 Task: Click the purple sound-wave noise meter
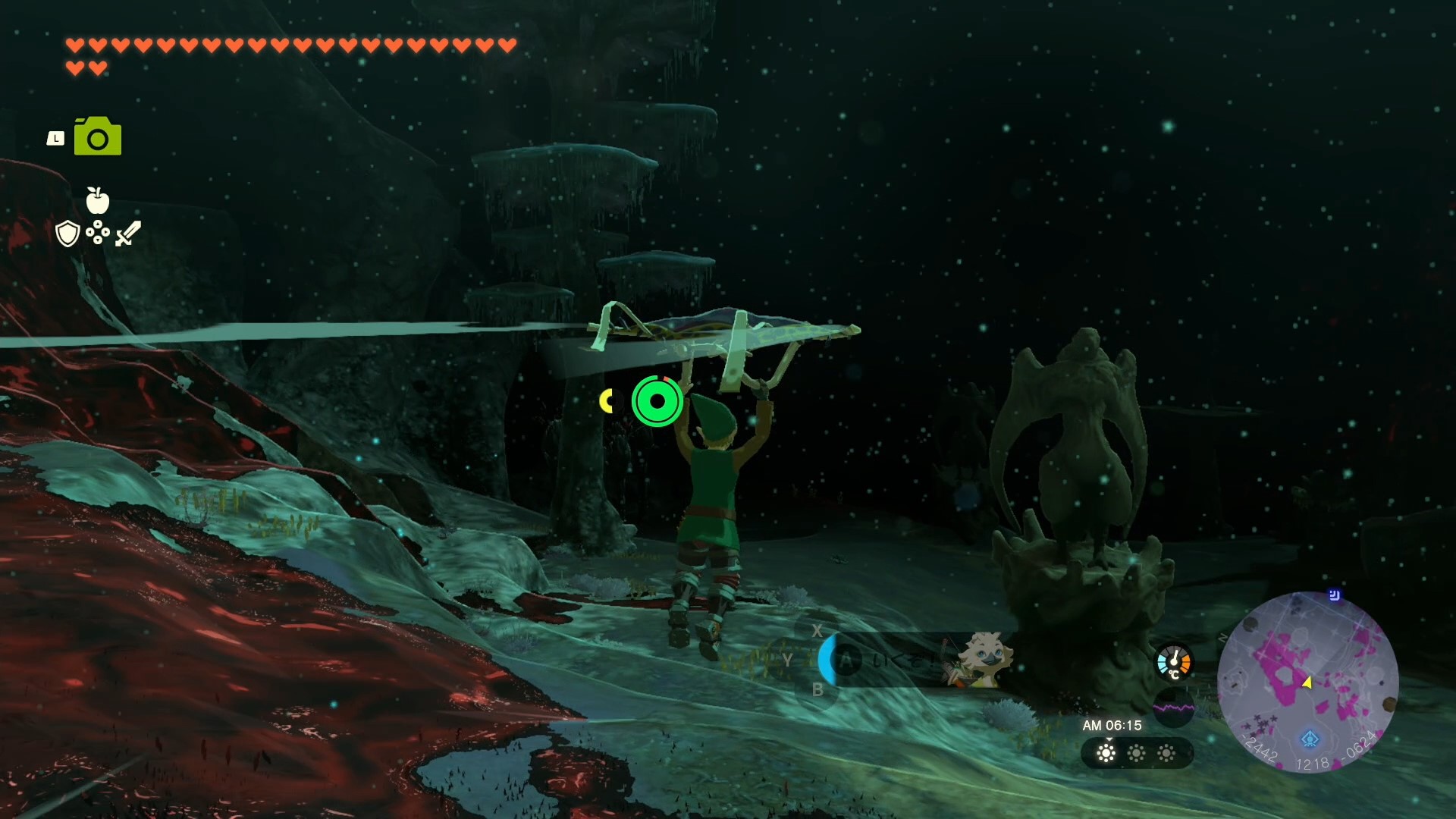click(1173, 708)
